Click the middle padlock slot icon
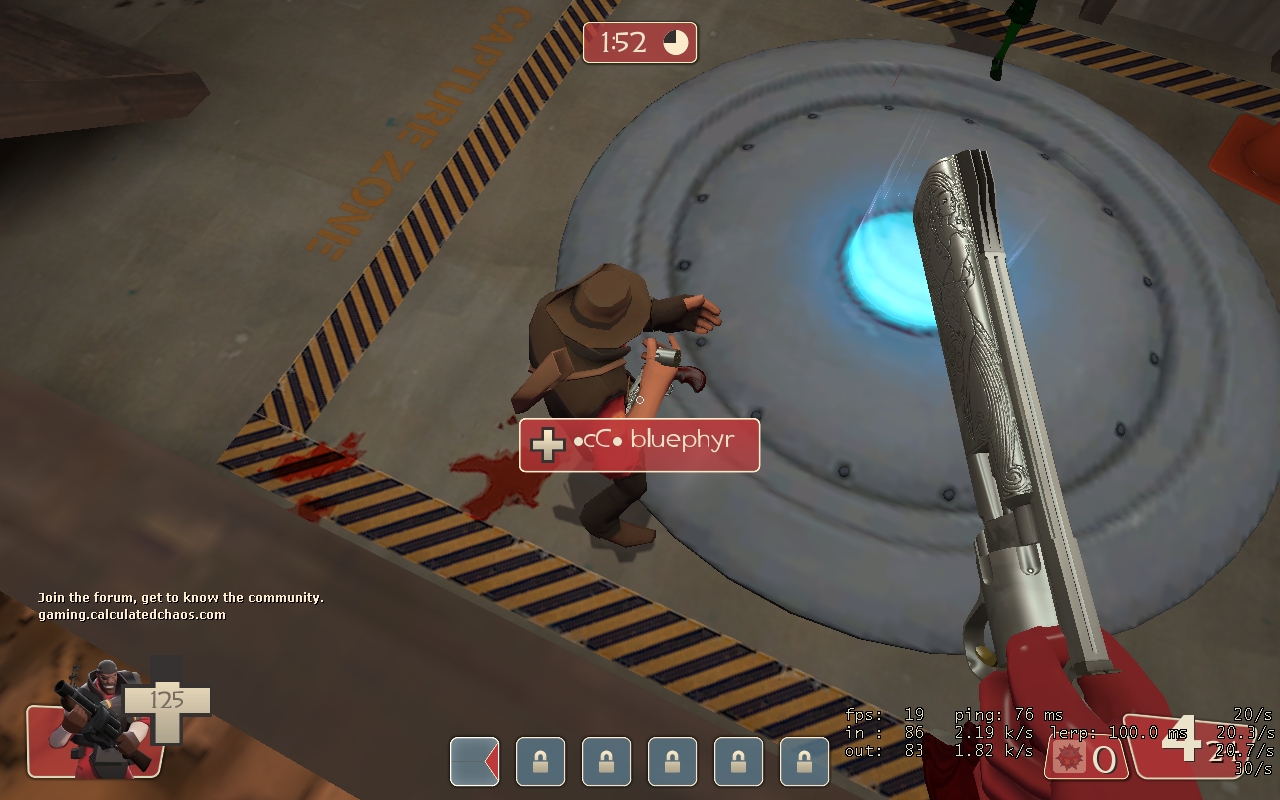Screen dimensions: 1280x800 tap(672, 762)
